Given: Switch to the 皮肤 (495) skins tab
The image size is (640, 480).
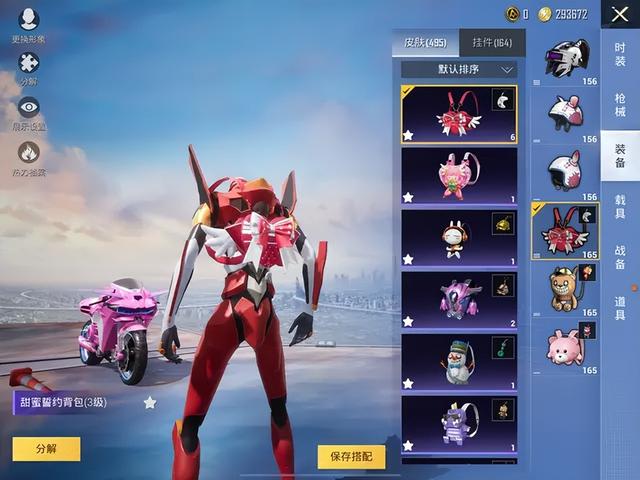Looking at the screenshot, I should [425, 43].
